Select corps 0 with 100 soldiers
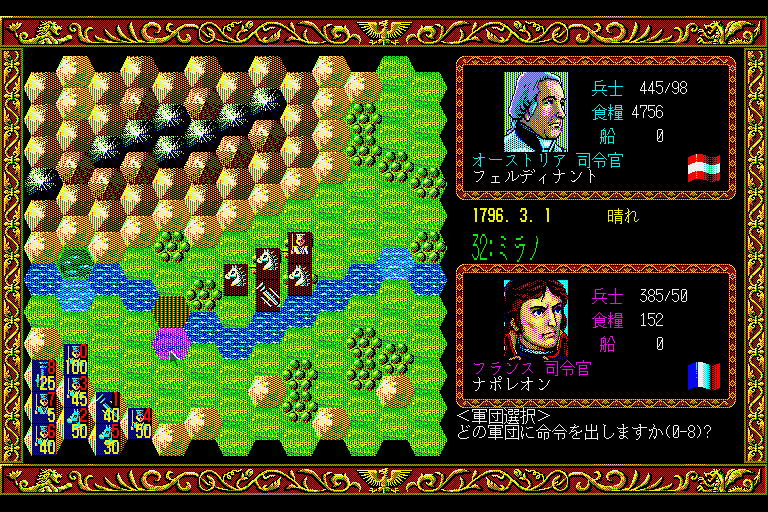Screen dimensions: 768x512 pyautogui.click(x=77, y=360)
